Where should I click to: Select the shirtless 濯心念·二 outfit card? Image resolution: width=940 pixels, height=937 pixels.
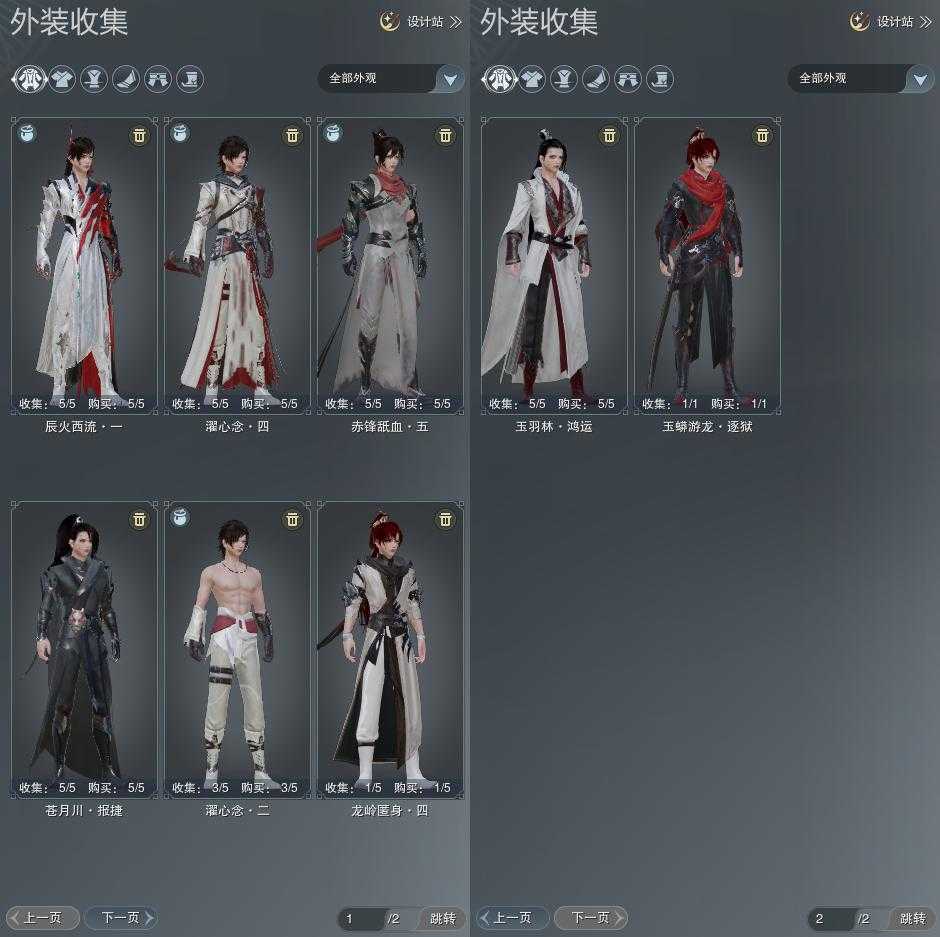[237, 649]
